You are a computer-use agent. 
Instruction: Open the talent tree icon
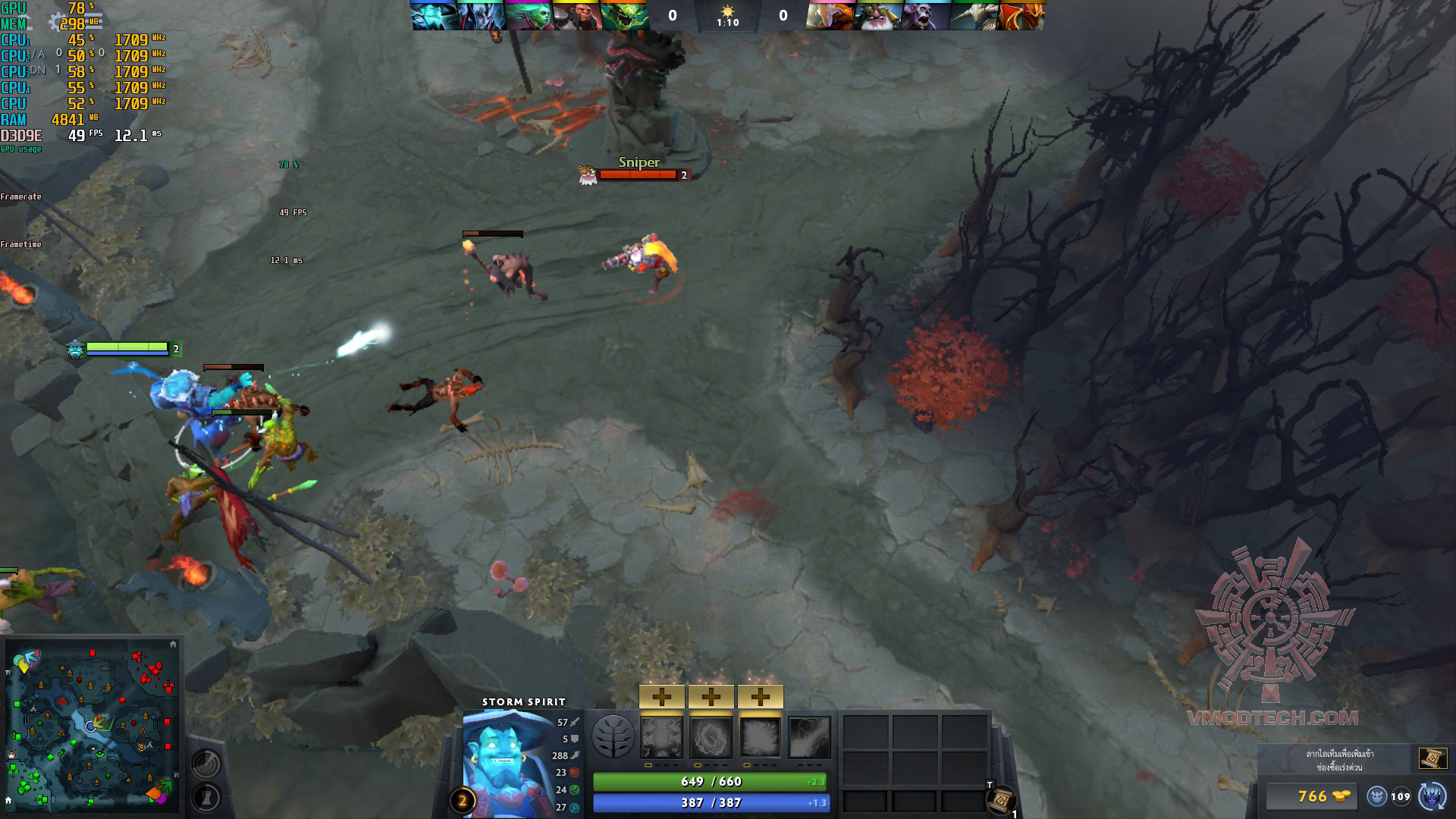(x=613, y=736)
